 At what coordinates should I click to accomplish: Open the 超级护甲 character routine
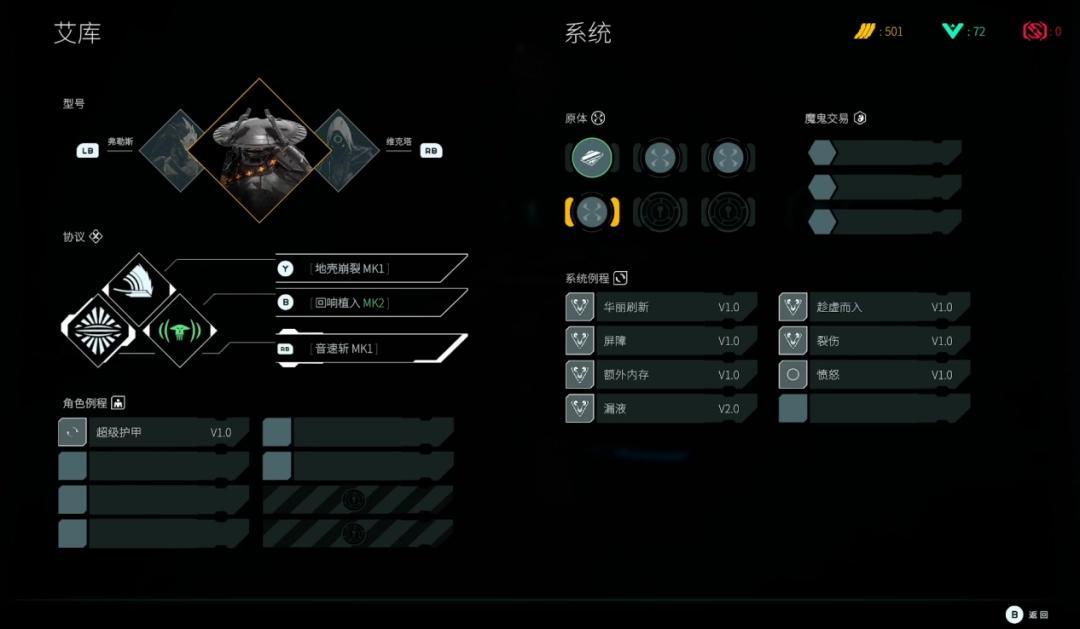[x=153, y=432]
